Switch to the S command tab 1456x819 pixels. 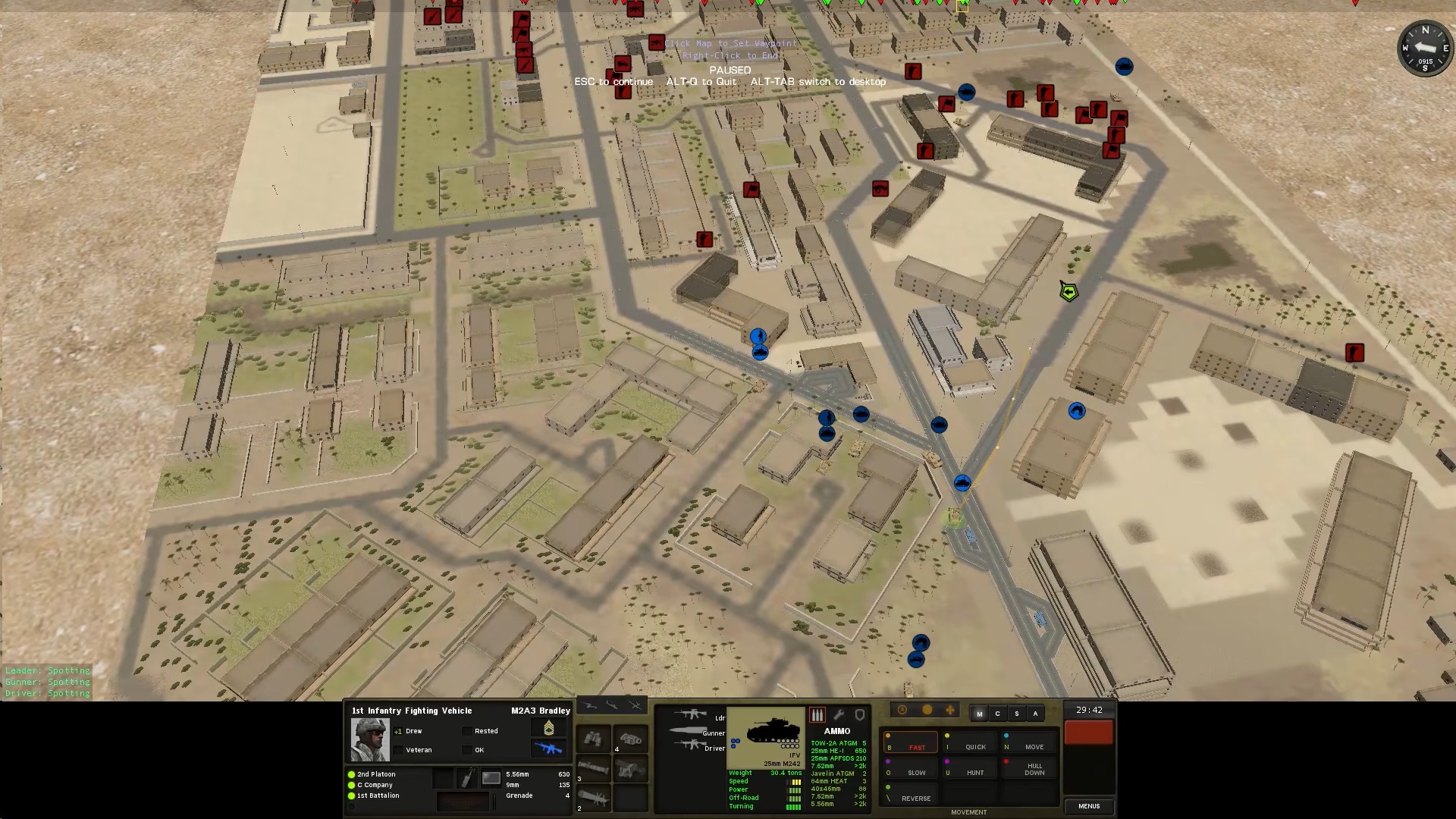1016,714
